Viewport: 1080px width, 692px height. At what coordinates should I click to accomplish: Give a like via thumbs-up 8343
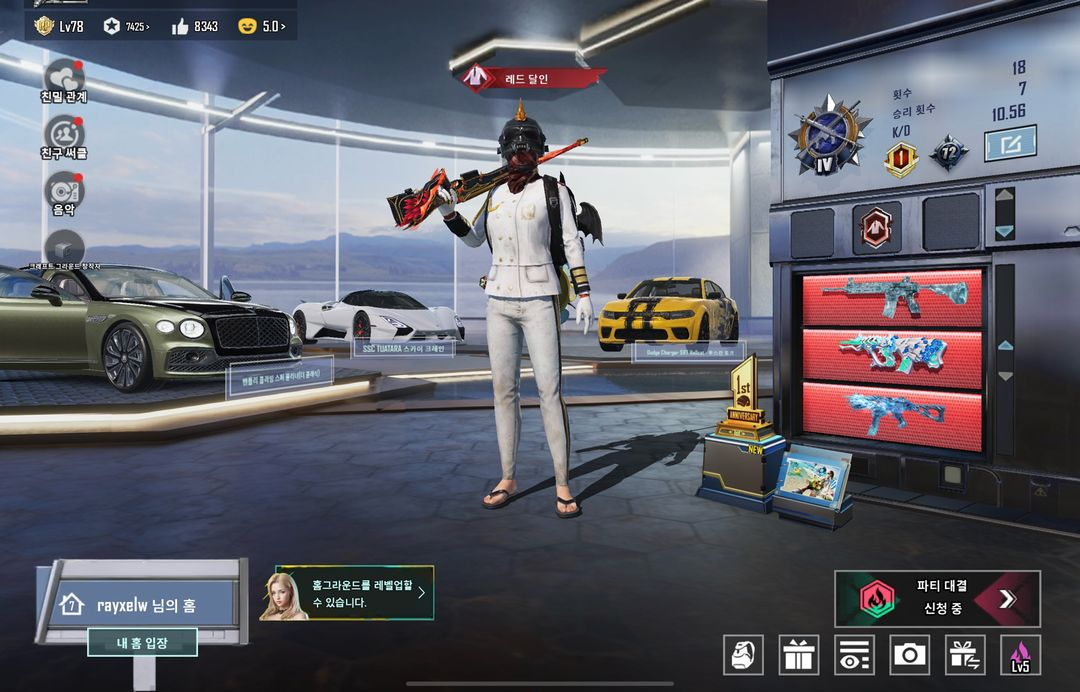(194, 26)
